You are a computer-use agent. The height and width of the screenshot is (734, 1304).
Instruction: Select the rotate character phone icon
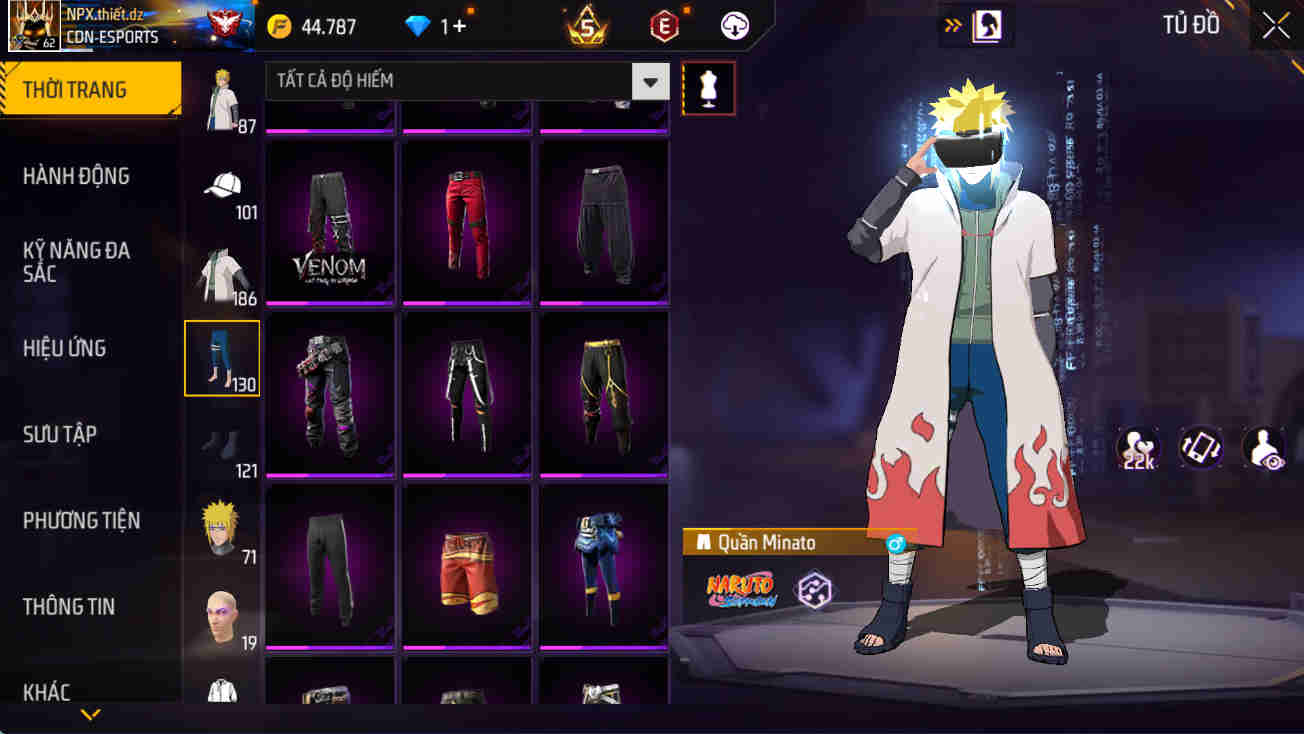click(1200, 447)
